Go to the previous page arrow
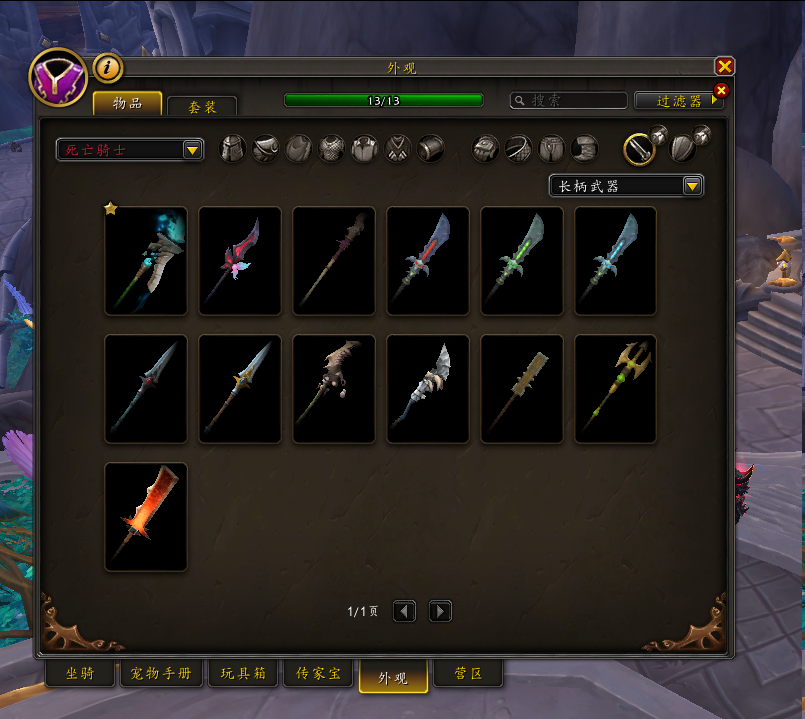Image resolution: width=805 pixels, height=719 pixels. click(404, 611)
